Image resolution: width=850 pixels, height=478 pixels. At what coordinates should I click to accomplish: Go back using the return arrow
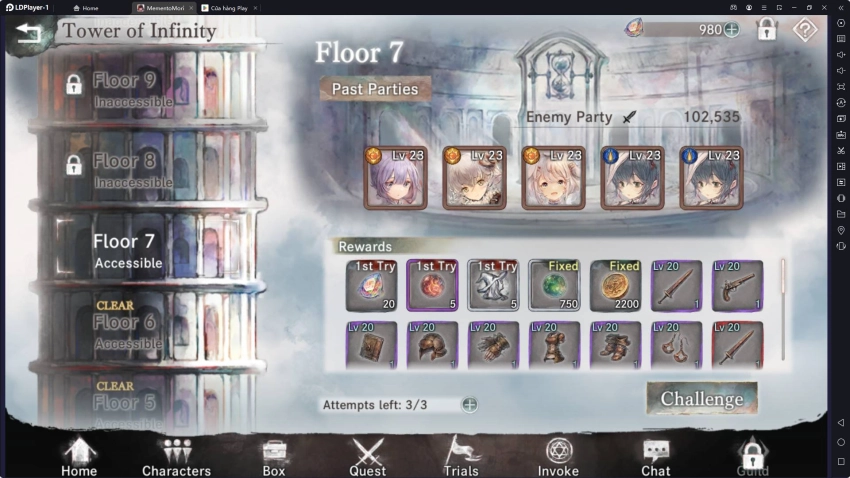29,32
